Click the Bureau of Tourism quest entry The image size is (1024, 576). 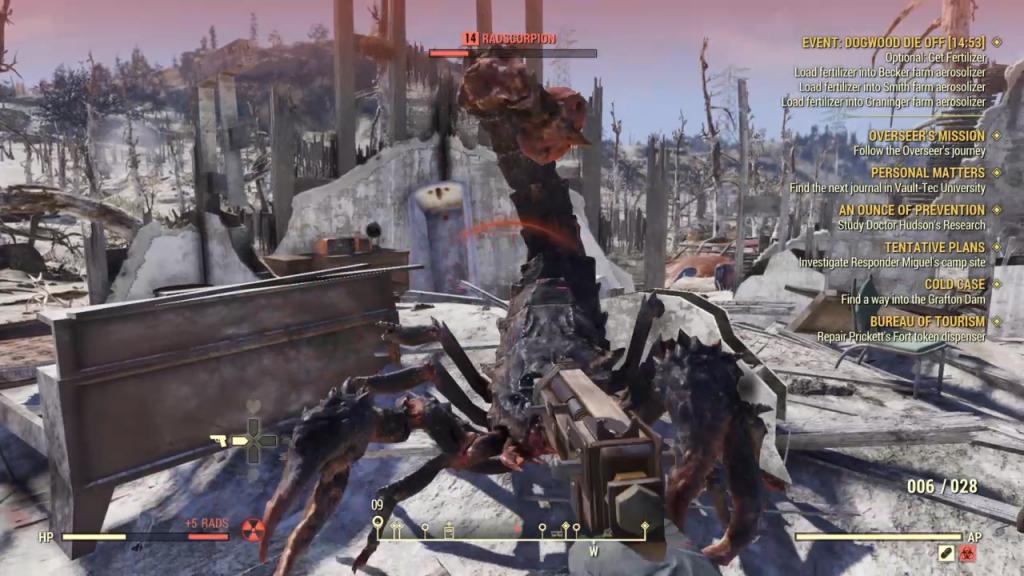(x=927, y=322)
